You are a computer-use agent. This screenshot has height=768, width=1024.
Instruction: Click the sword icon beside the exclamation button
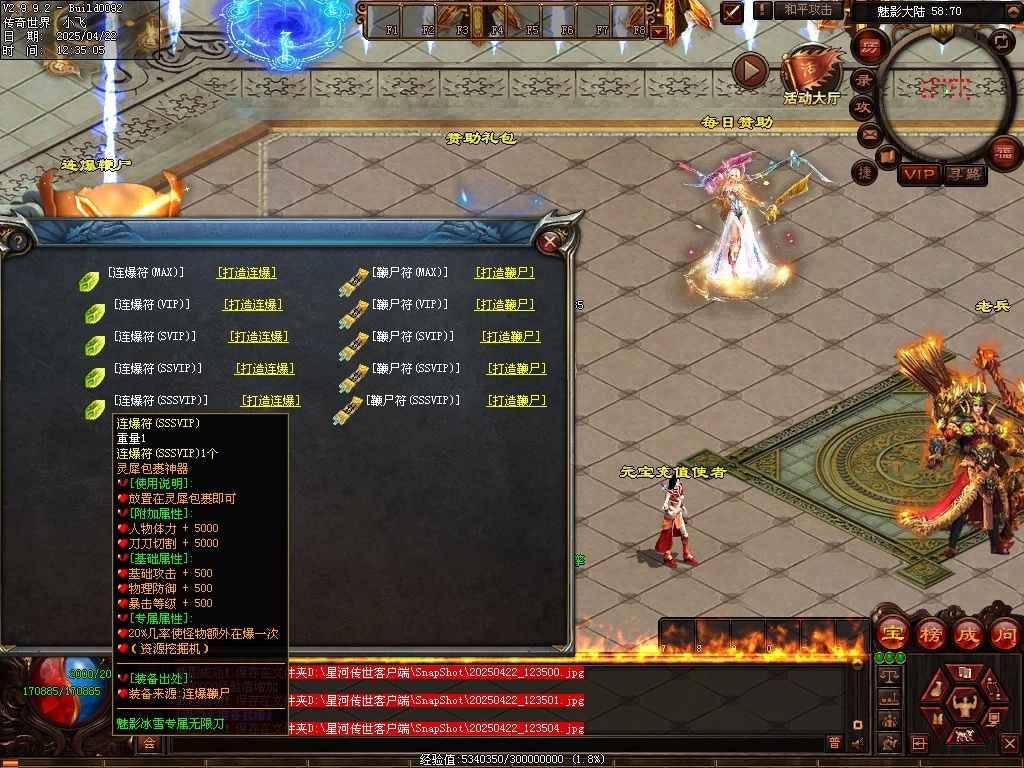tap(732, 11)
